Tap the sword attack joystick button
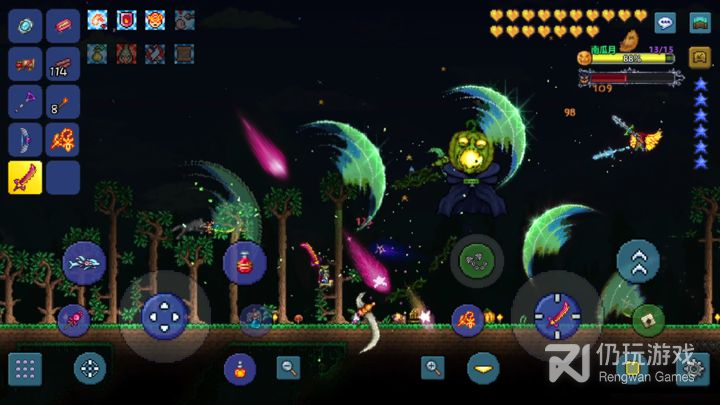The height and width of the screenshot is (405, 720). [x=556, y=316]
